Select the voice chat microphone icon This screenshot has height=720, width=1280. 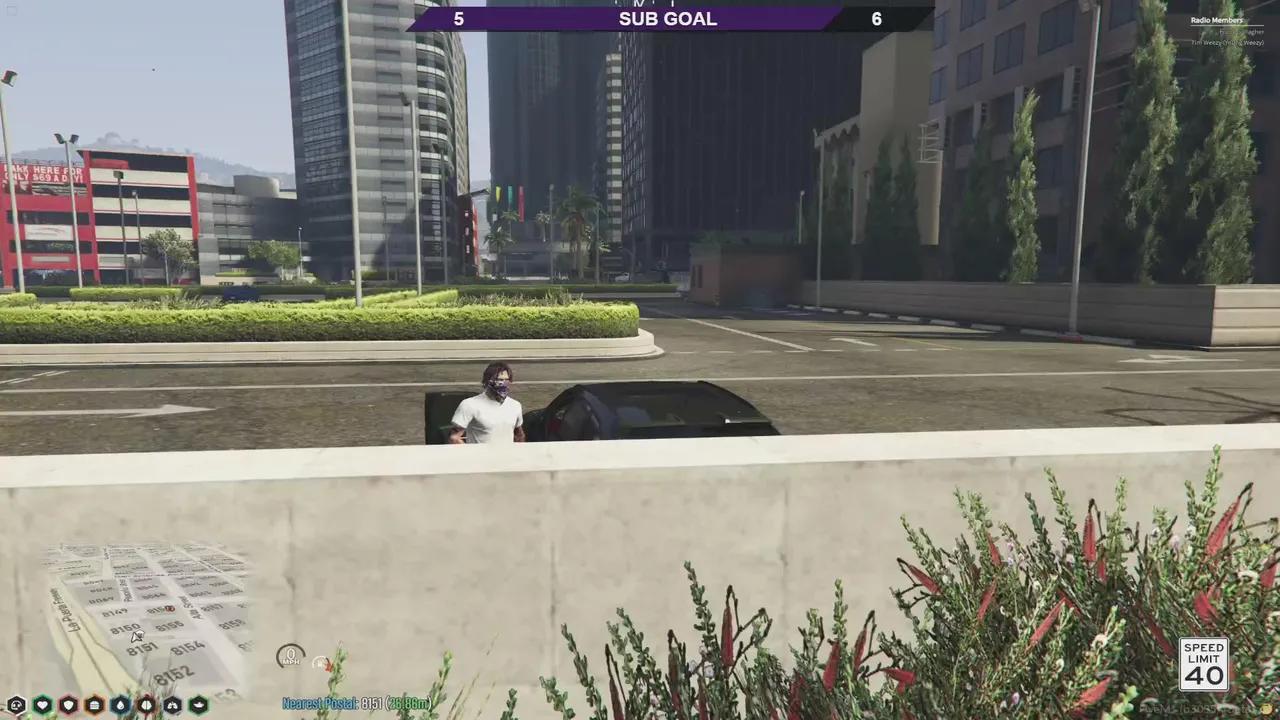point(16,705)
